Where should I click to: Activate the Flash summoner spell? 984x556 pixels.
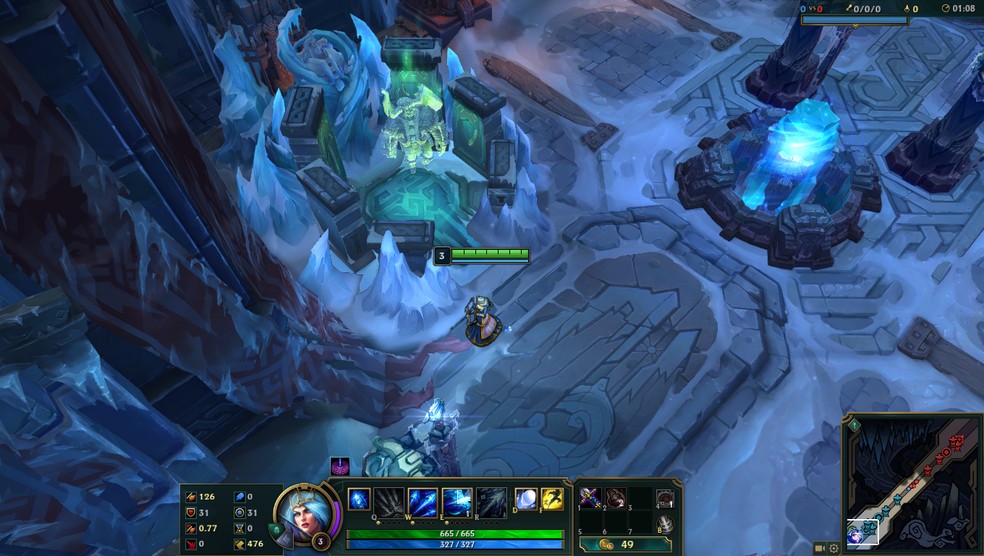pyautogui.click(x=552, y=498)
